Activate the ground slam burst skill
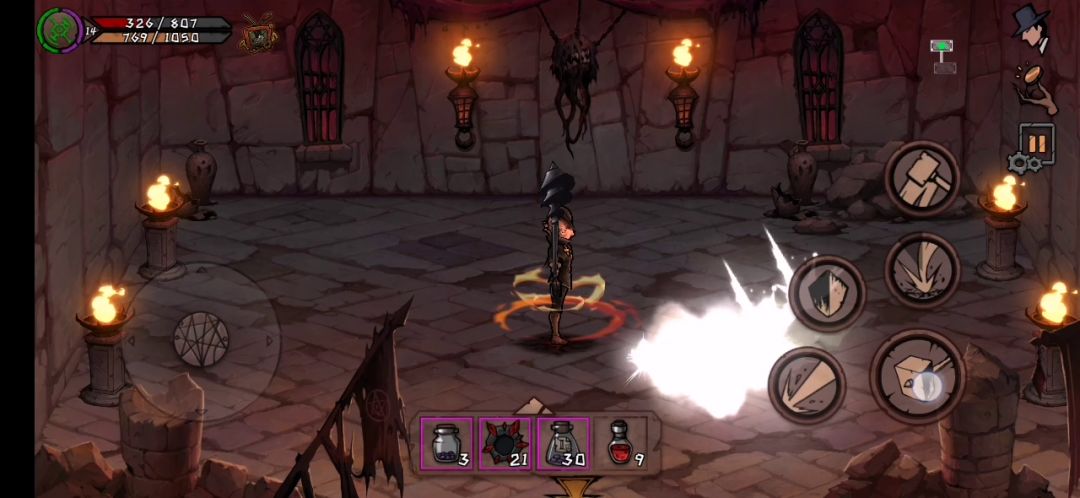The image size is (1080, 498). [x=921, y=270]
